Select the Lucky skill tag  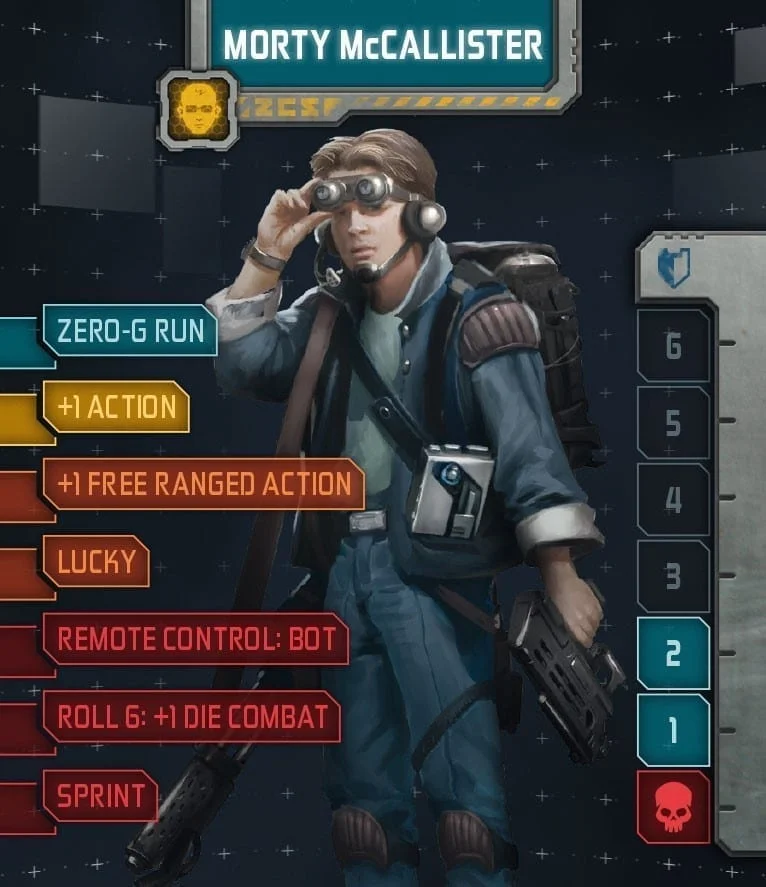point(96,561)
